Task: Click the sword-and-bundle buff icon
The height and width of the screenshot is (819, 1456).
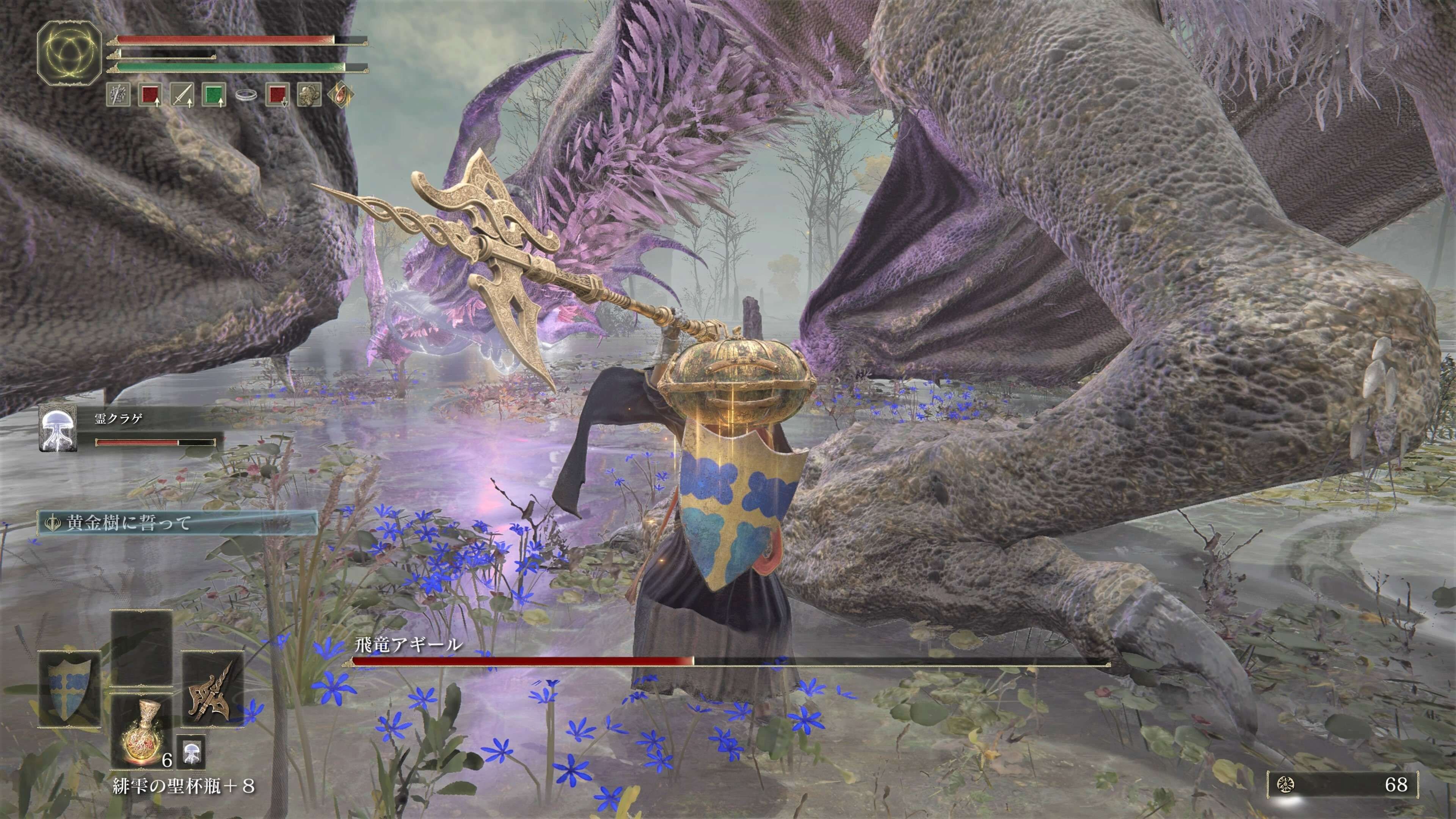Action: (118, 94)
